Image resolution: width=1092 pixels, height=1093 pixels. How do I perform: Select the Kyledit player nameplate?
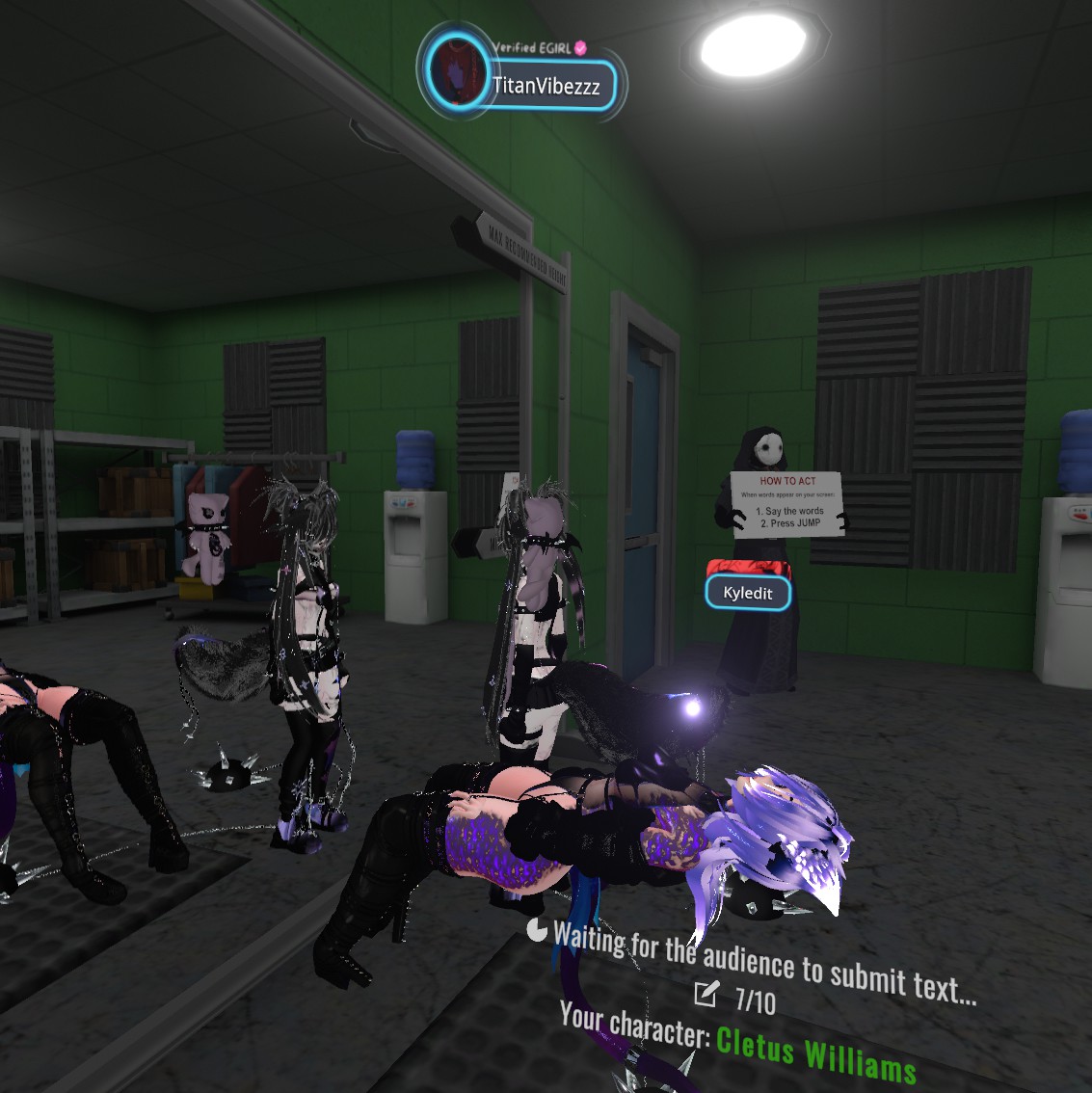(x=748, y=593)
